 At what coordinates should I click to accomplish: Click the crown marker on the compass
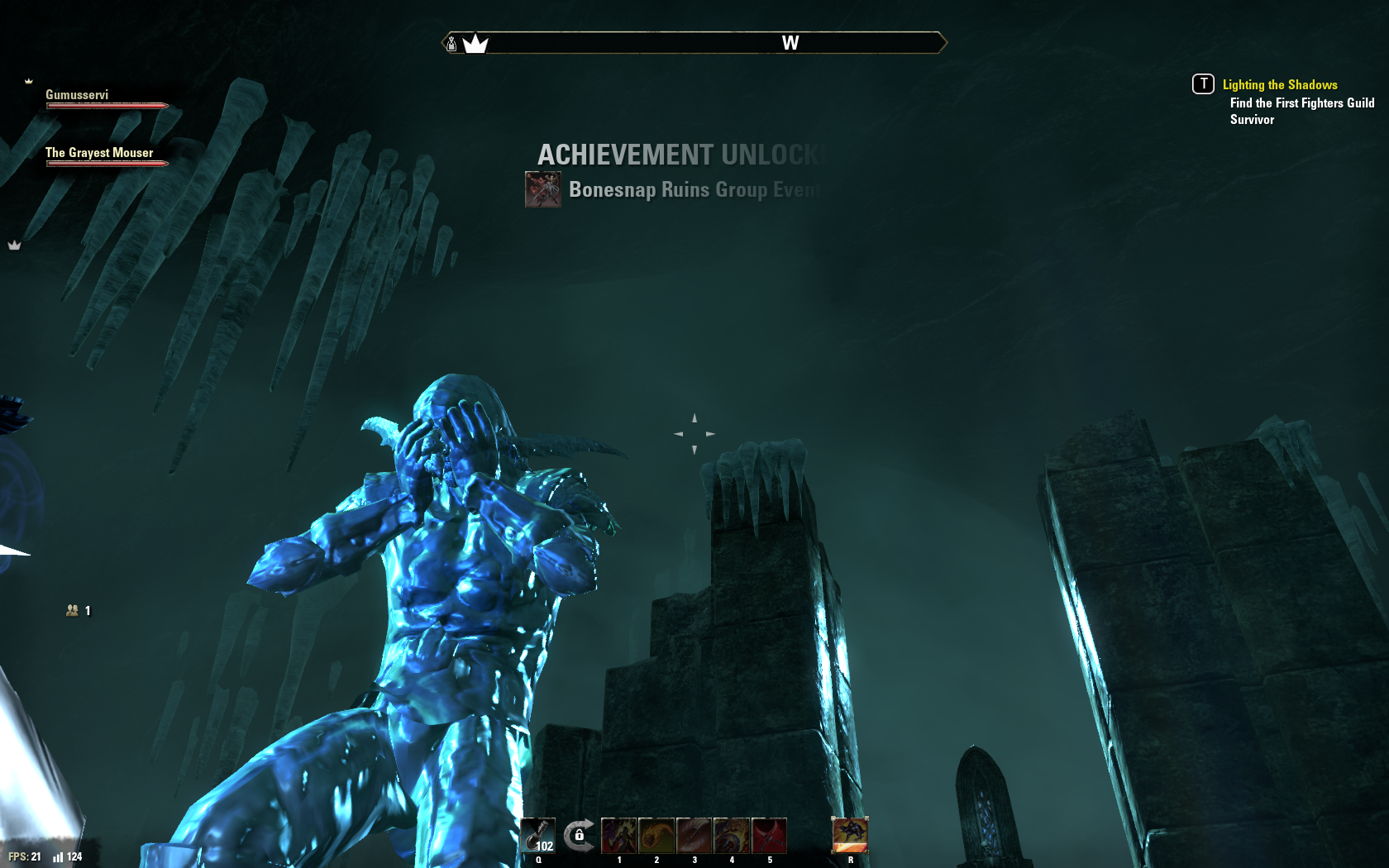[x=475, y=44]
